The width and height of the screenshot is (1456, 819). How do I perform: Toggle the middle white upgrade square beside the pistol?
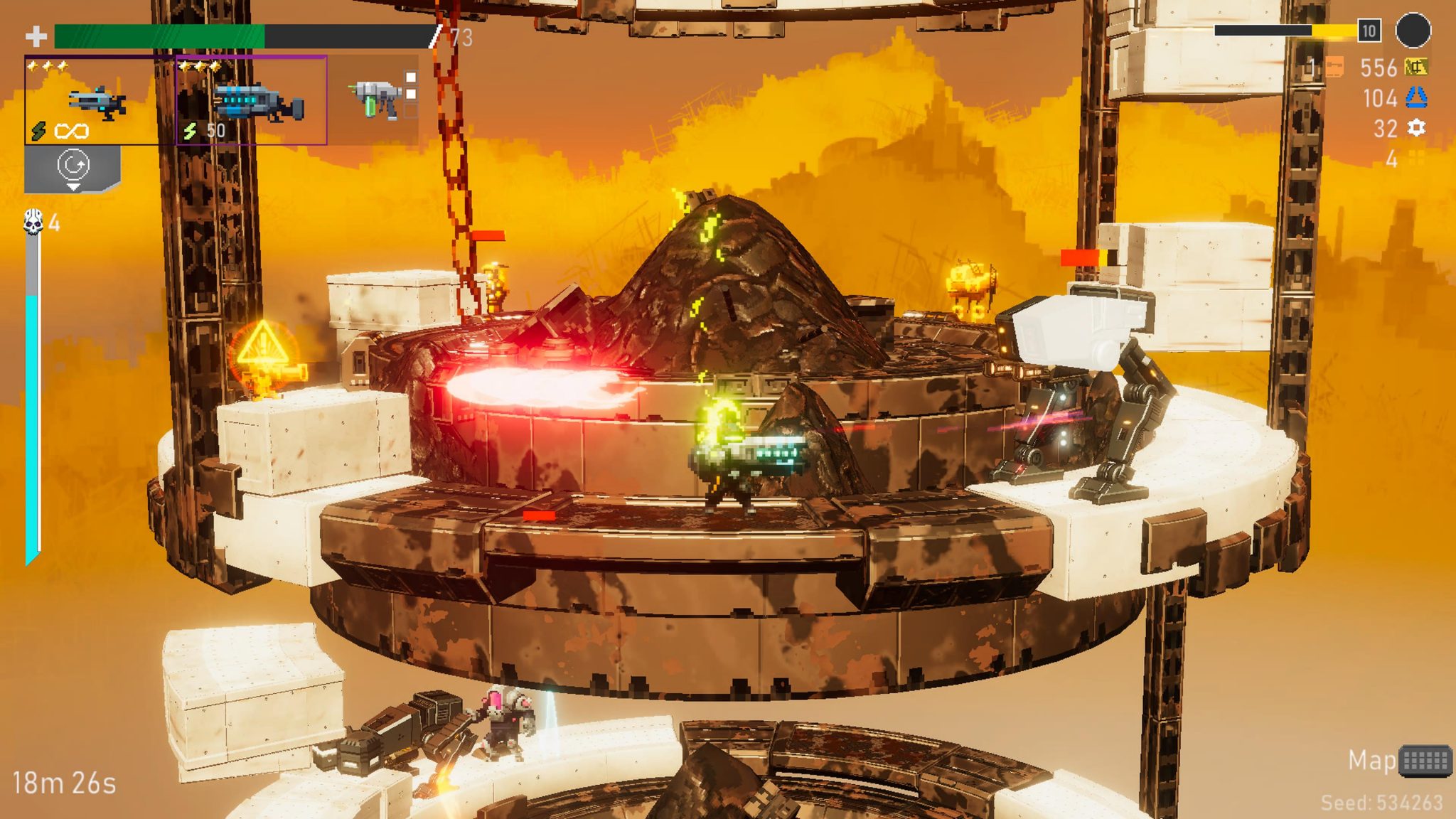[411, 94]
